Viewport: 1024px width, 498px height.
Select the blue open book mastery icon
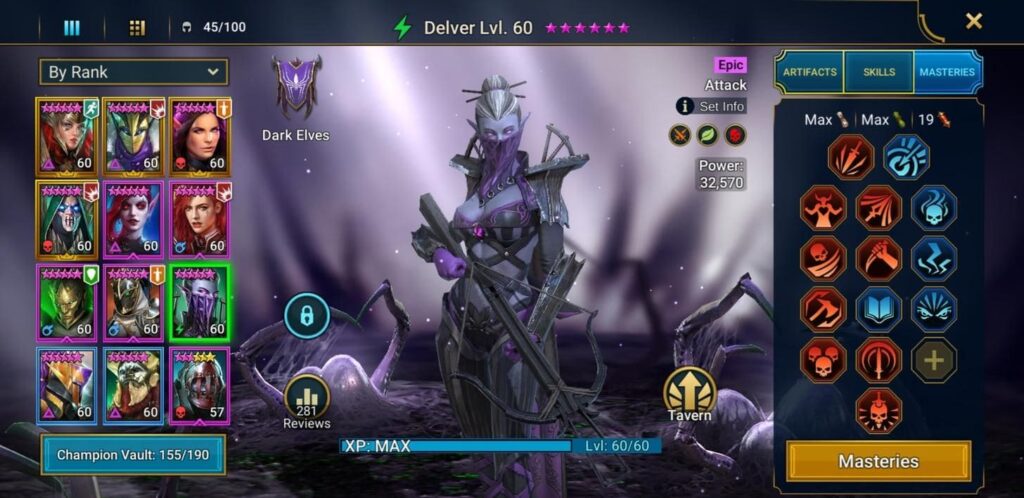(x=879, y=309)
